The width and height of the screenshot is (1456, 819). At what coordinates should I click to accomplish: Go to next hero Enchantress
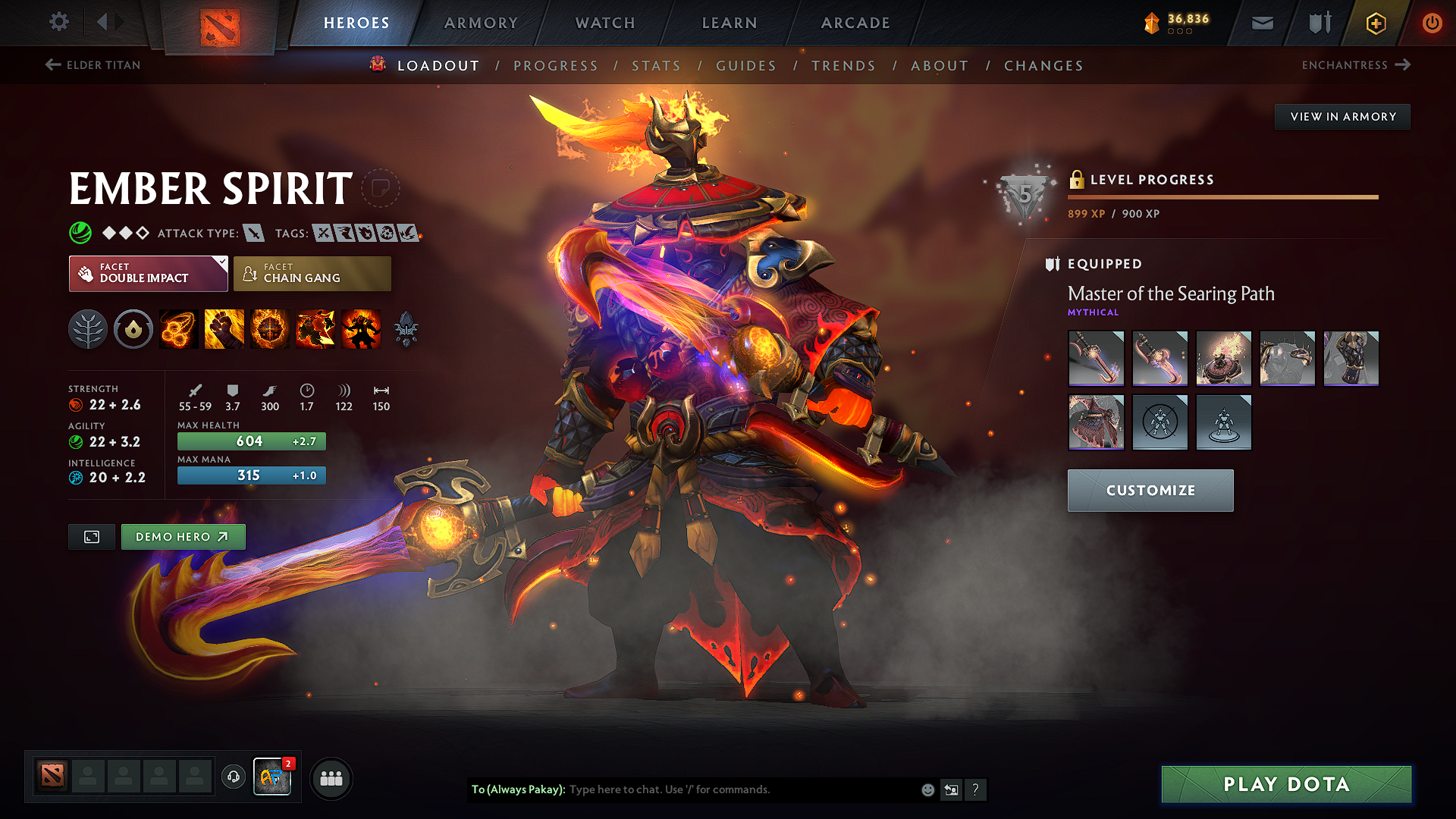[x=1355, y=65]
